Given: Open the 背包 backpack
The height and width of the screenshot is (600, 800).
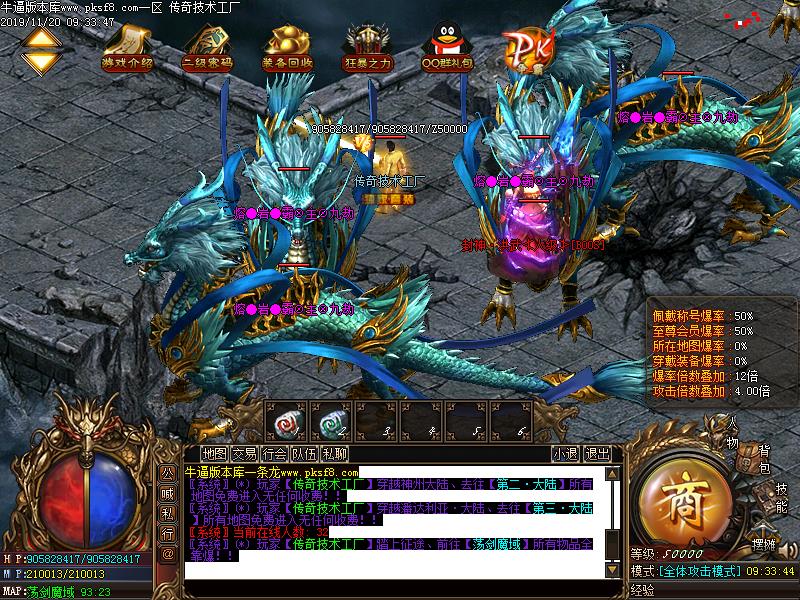Looking at the screenshot, I should coord(762,460).
